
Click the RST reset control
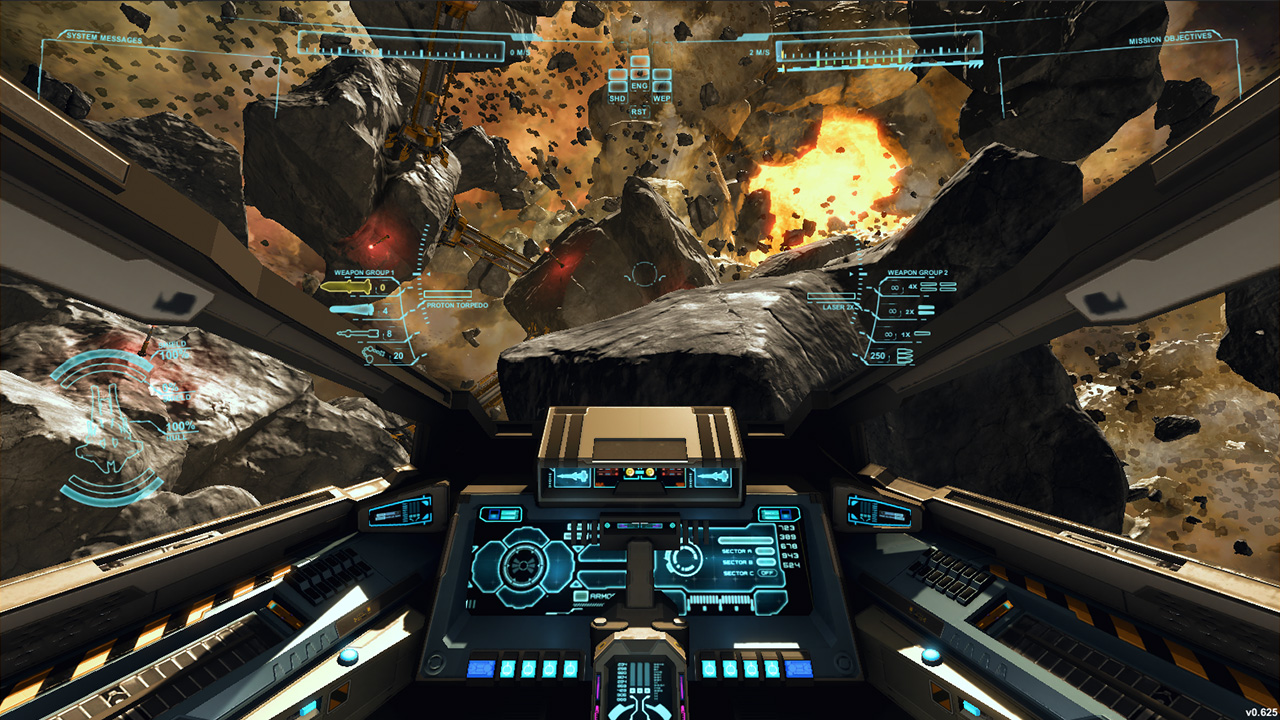click(x=640, y=111)
